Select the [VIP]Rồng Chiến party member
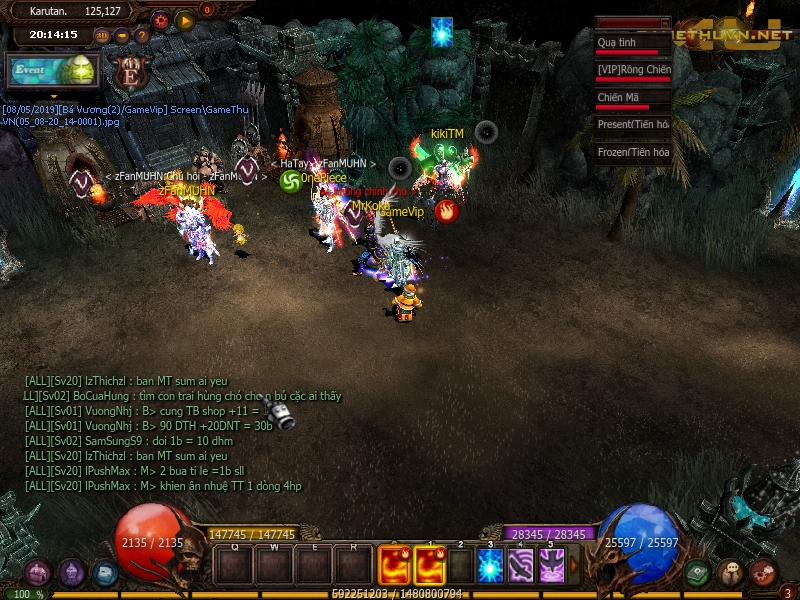 [x=632, y=70]
